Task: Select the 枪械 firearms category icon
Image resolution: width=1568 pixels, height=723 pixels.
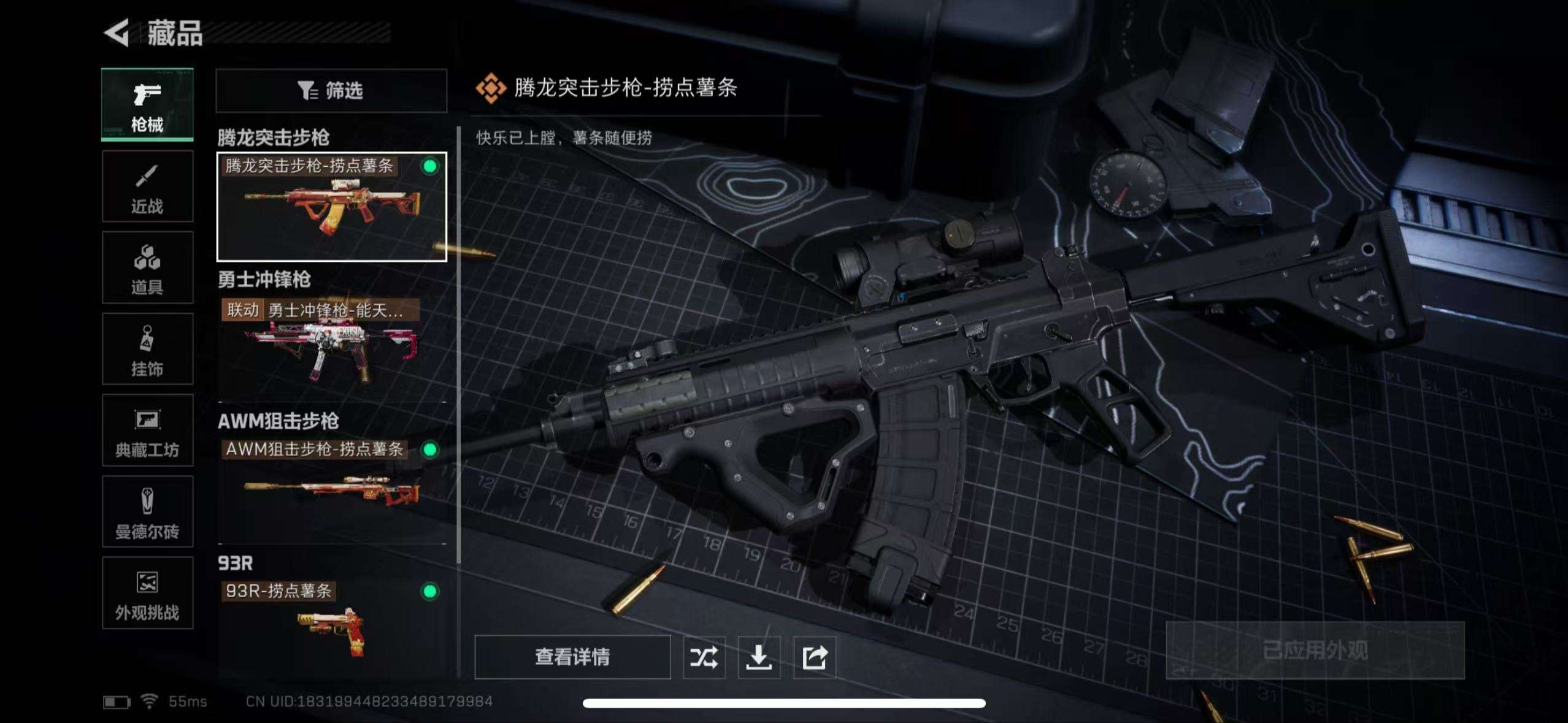Action: point(147,104)
